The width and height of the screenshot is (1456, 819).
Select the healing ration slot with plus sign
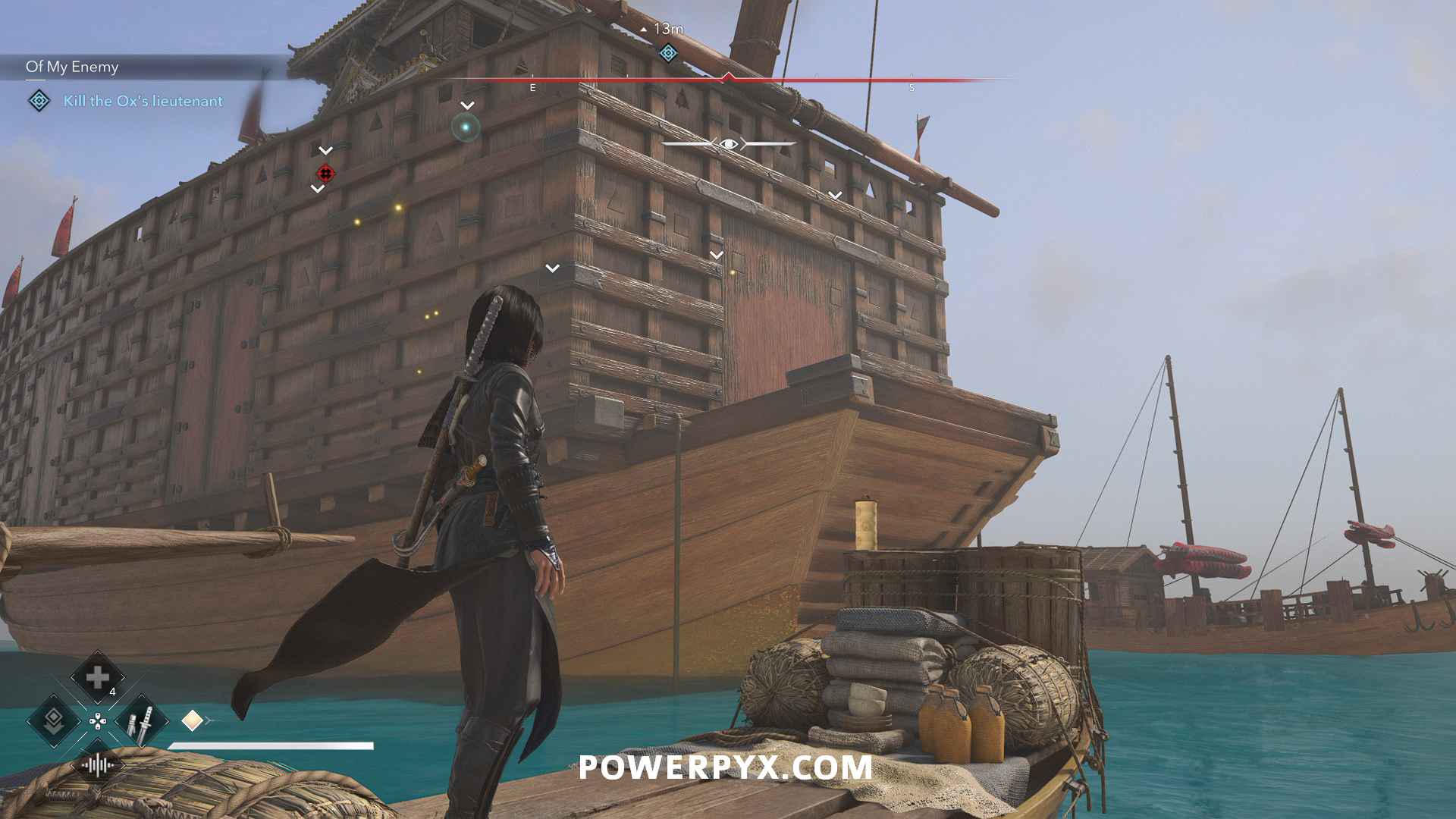(x=97, y=677)
